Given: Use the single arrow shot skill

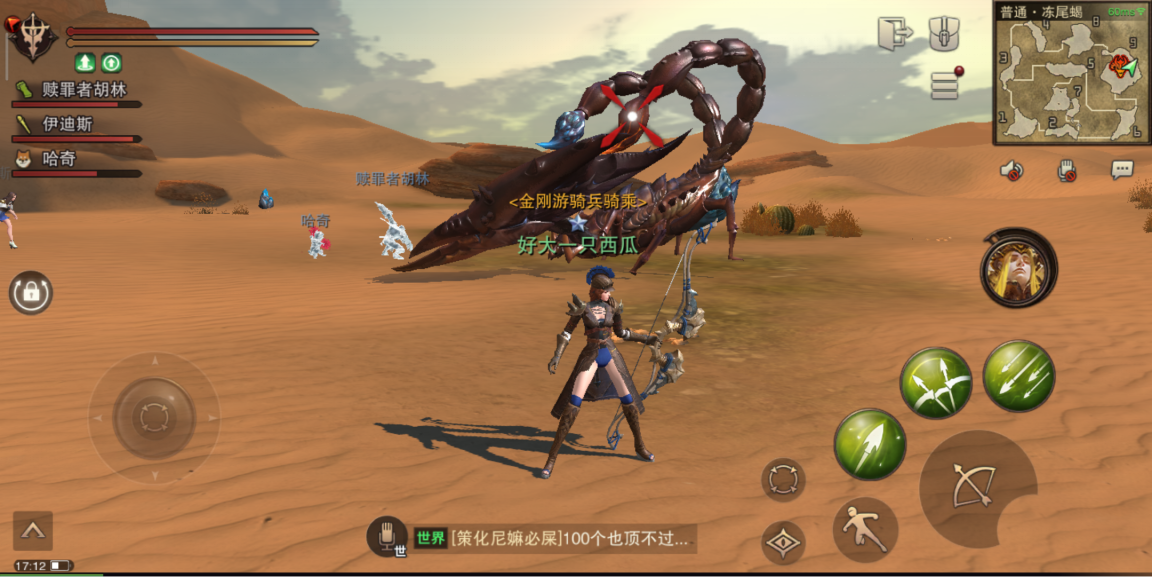Looking at the screenshot, I should click(870, 444).
